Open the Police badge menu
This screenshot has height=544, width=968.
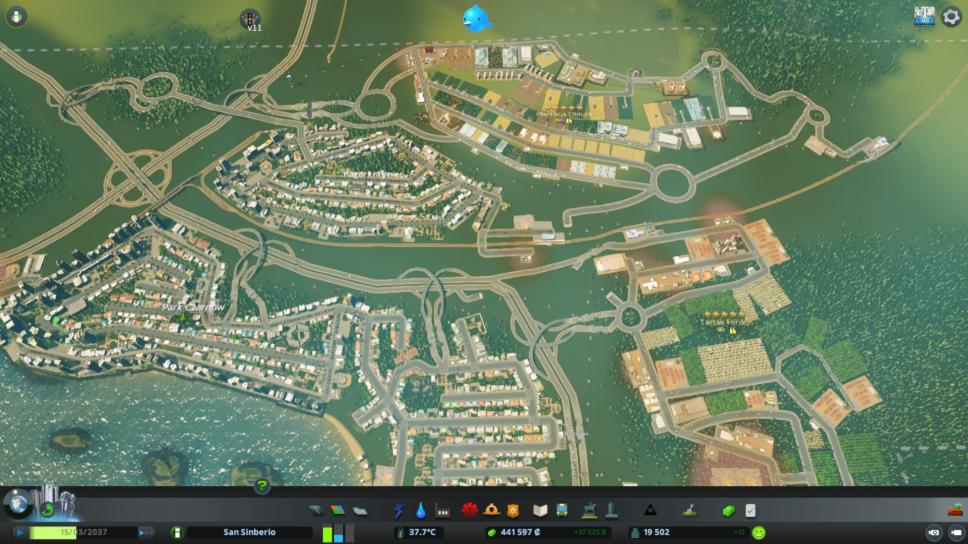click(x=514, y=510)
